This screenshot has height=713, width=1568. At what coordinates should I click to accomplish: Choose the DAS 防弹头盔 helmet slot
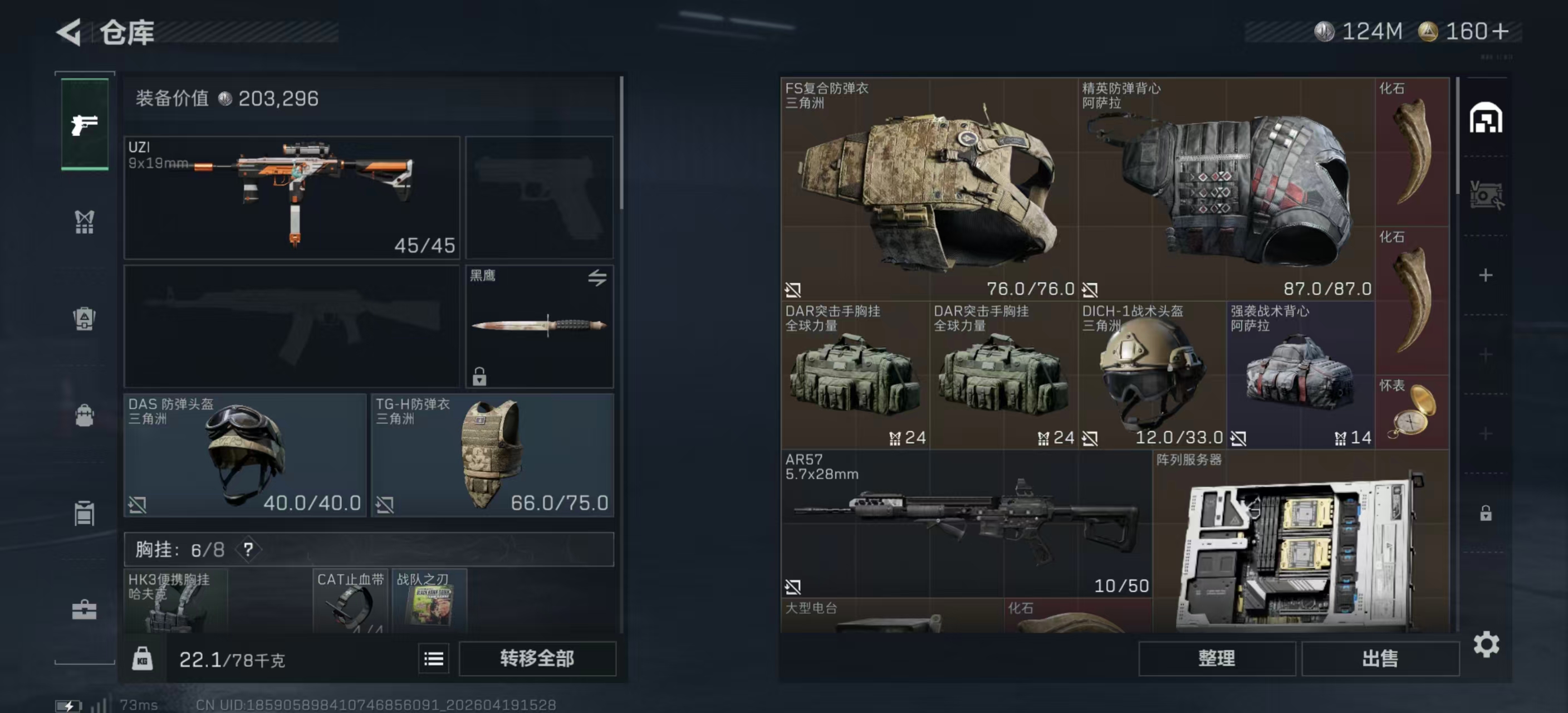coord(244,455)
